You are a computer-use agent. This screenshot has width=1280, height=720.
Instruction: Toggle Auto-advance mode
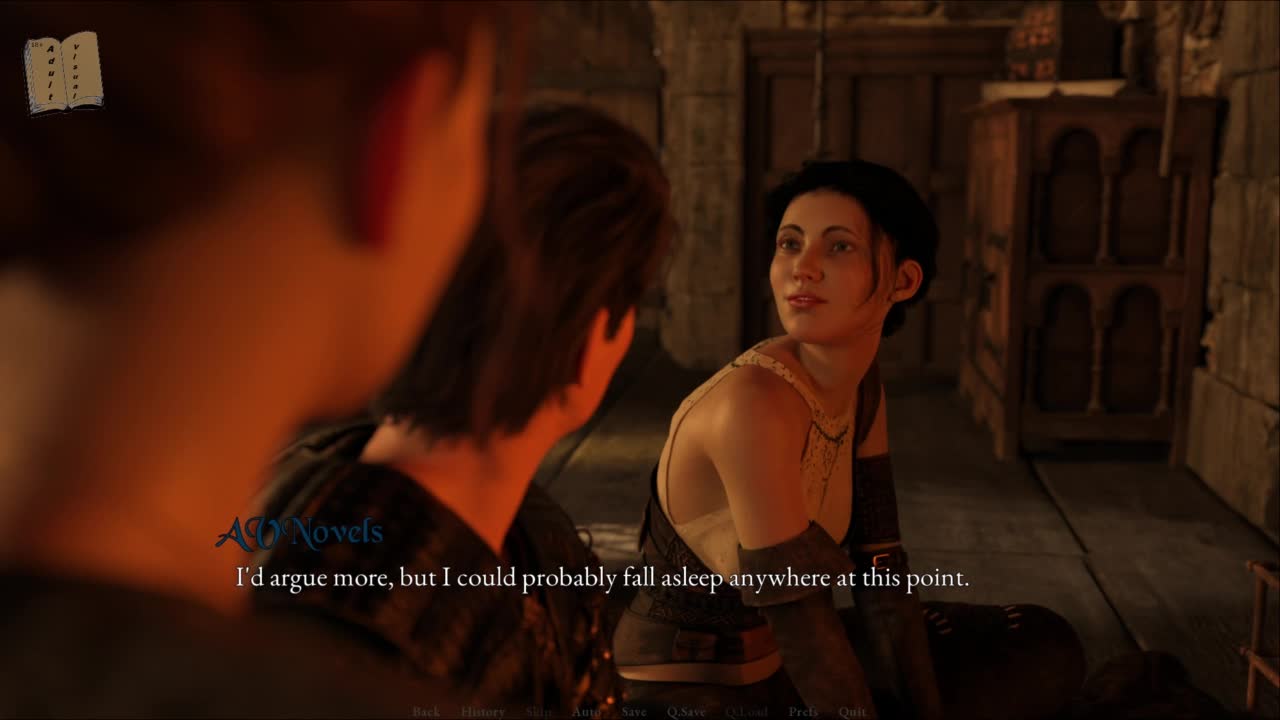tap(586, 712)
